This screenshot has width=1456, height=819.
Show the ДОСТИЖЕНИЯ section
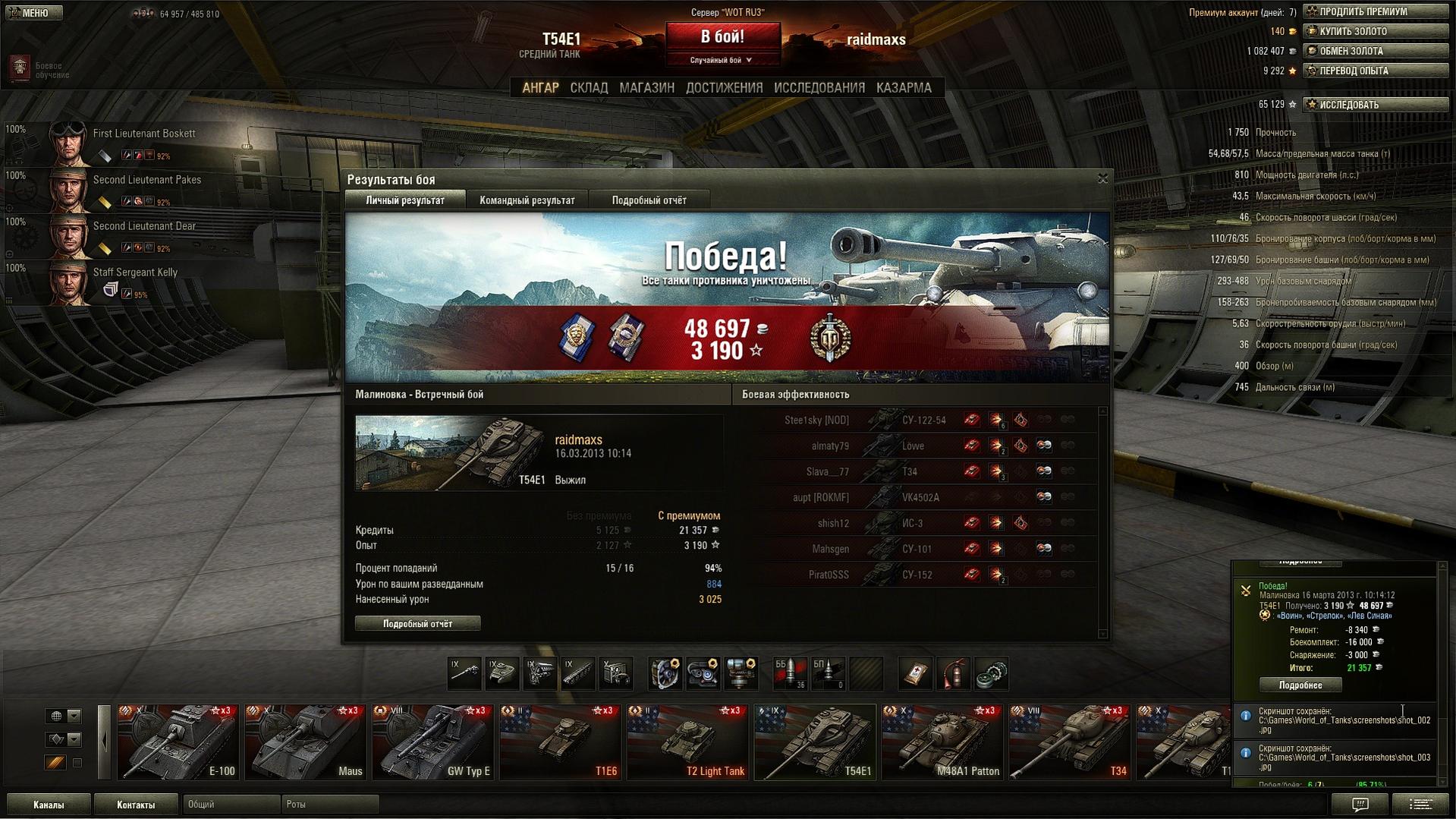point(724,88)
